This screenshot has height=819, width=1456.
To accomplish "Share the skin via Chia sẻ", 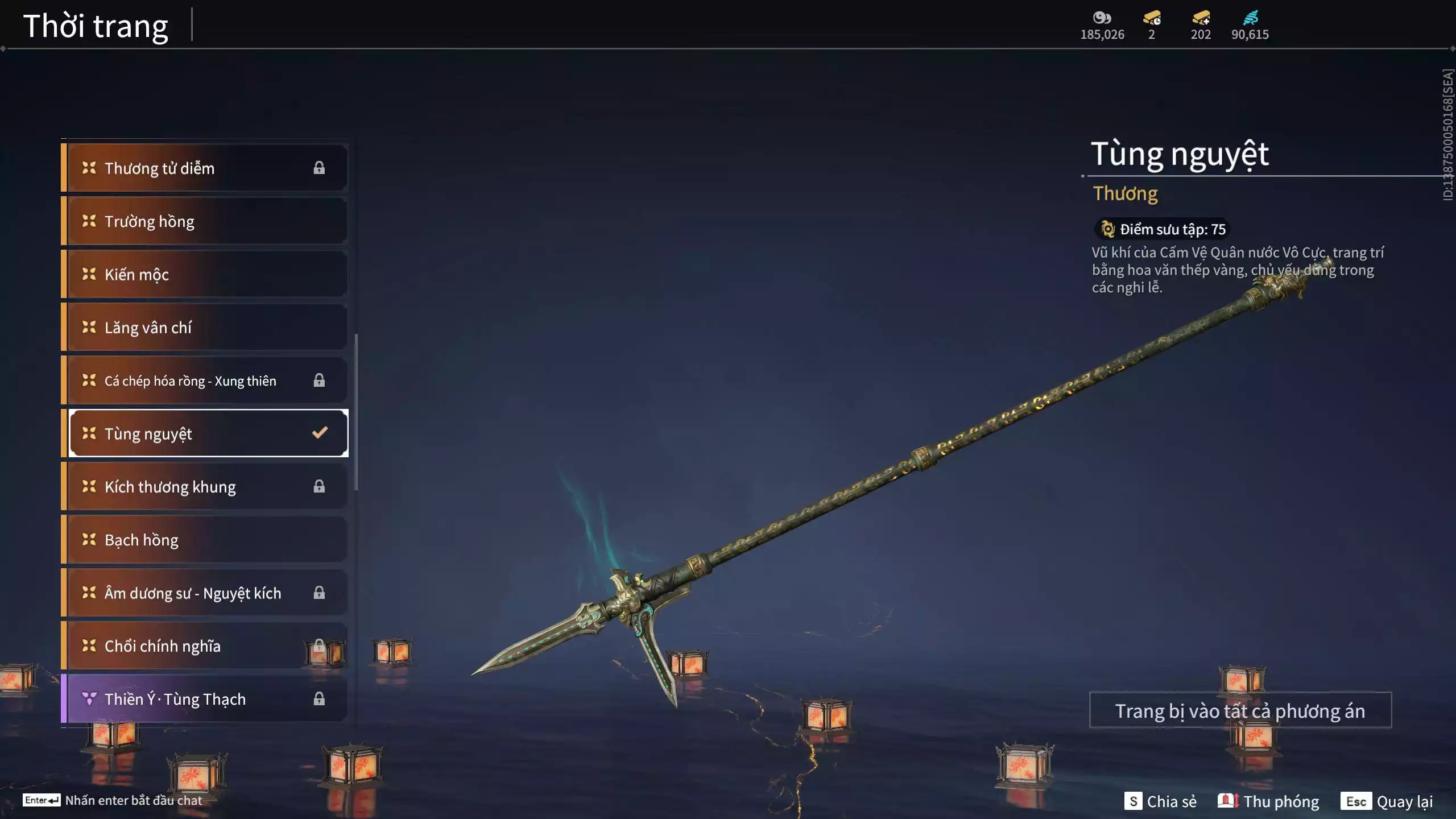I will pyautogui.click(x=1160, y=801).
